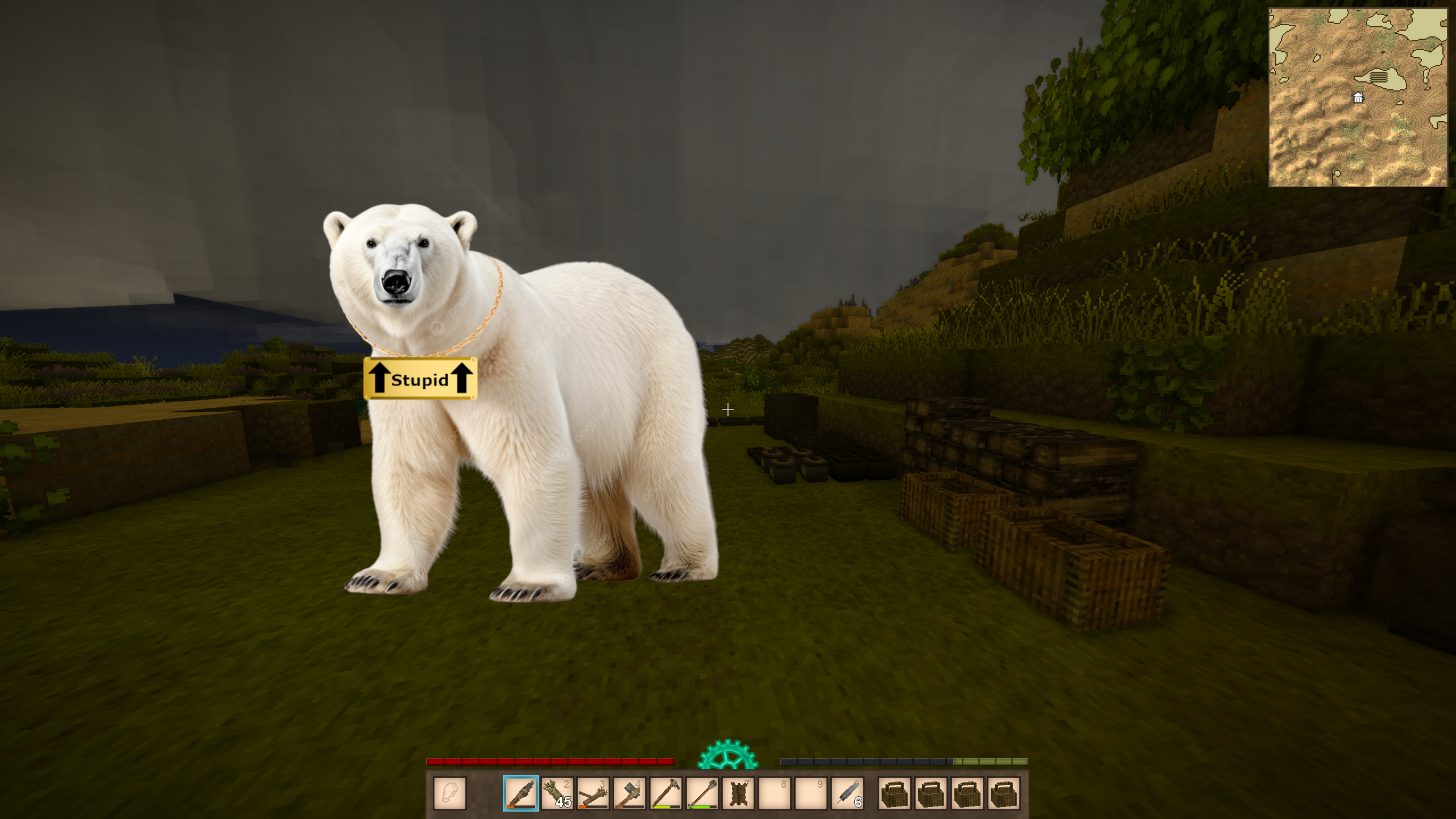
Task: Open the minimap in the corner
Action: [x=1358, y=97]
